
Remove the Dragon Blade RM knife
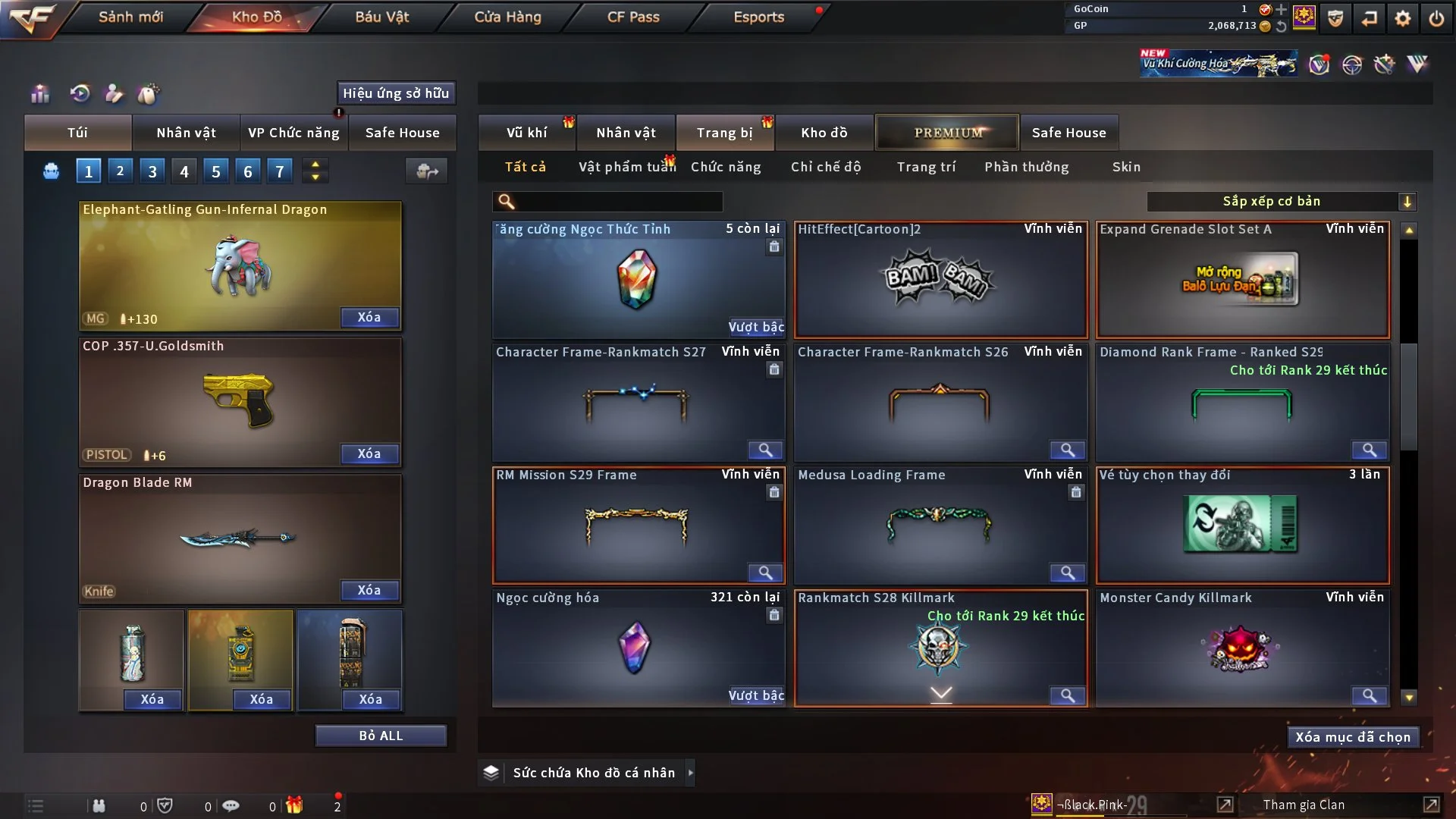[369, 590]
